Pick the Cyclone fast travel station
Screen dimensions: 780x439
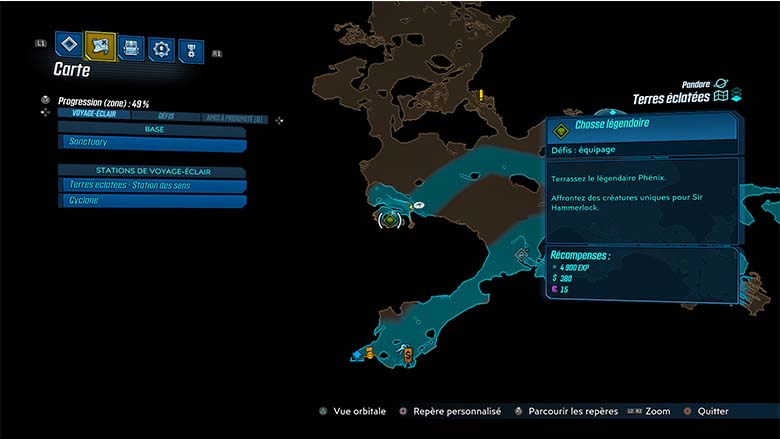tap(152, 201)
